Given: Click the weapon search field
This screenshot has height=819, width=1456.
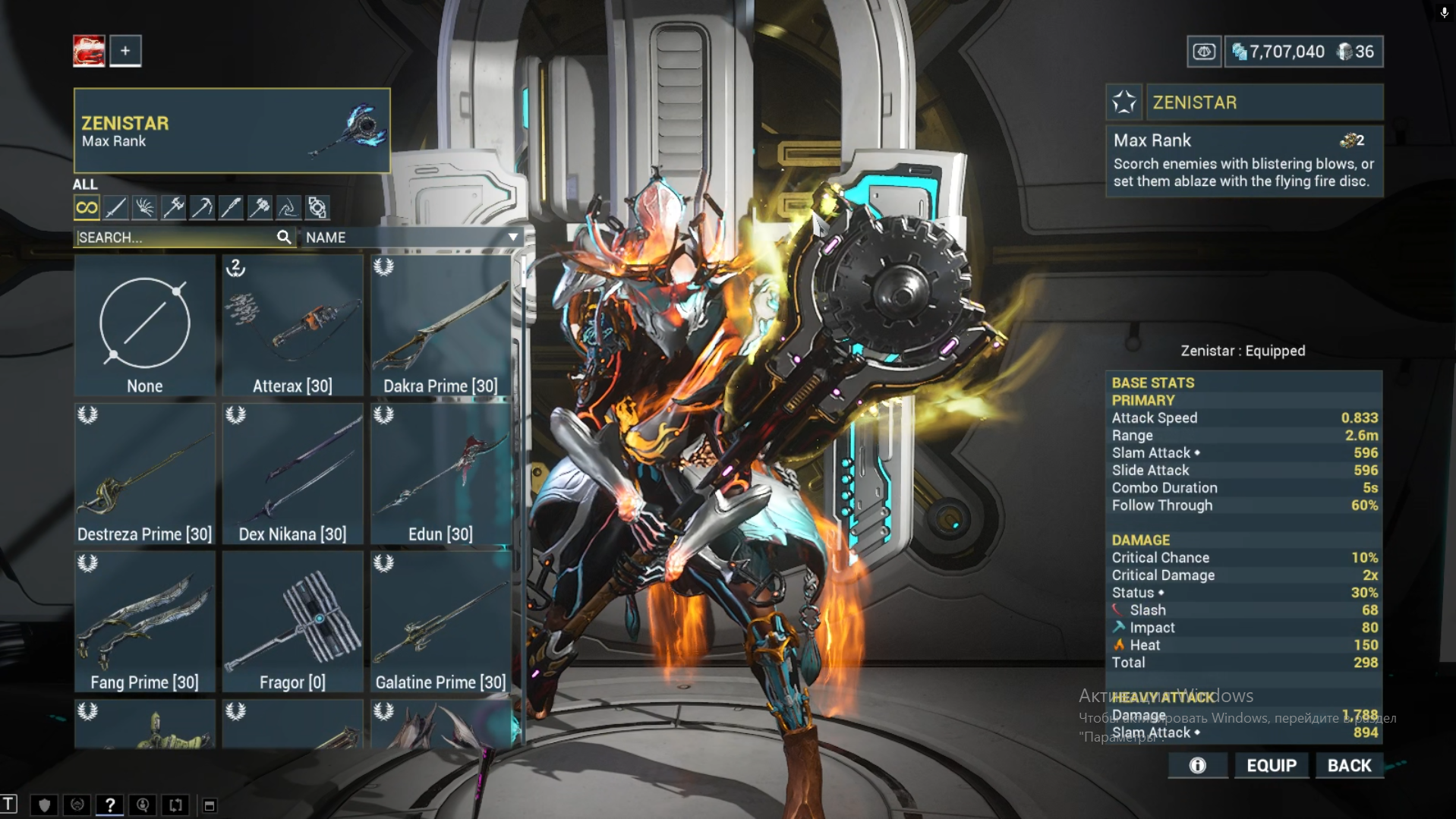Looking at the screenshot, I should pyautogui.click(x=175, y=238).
